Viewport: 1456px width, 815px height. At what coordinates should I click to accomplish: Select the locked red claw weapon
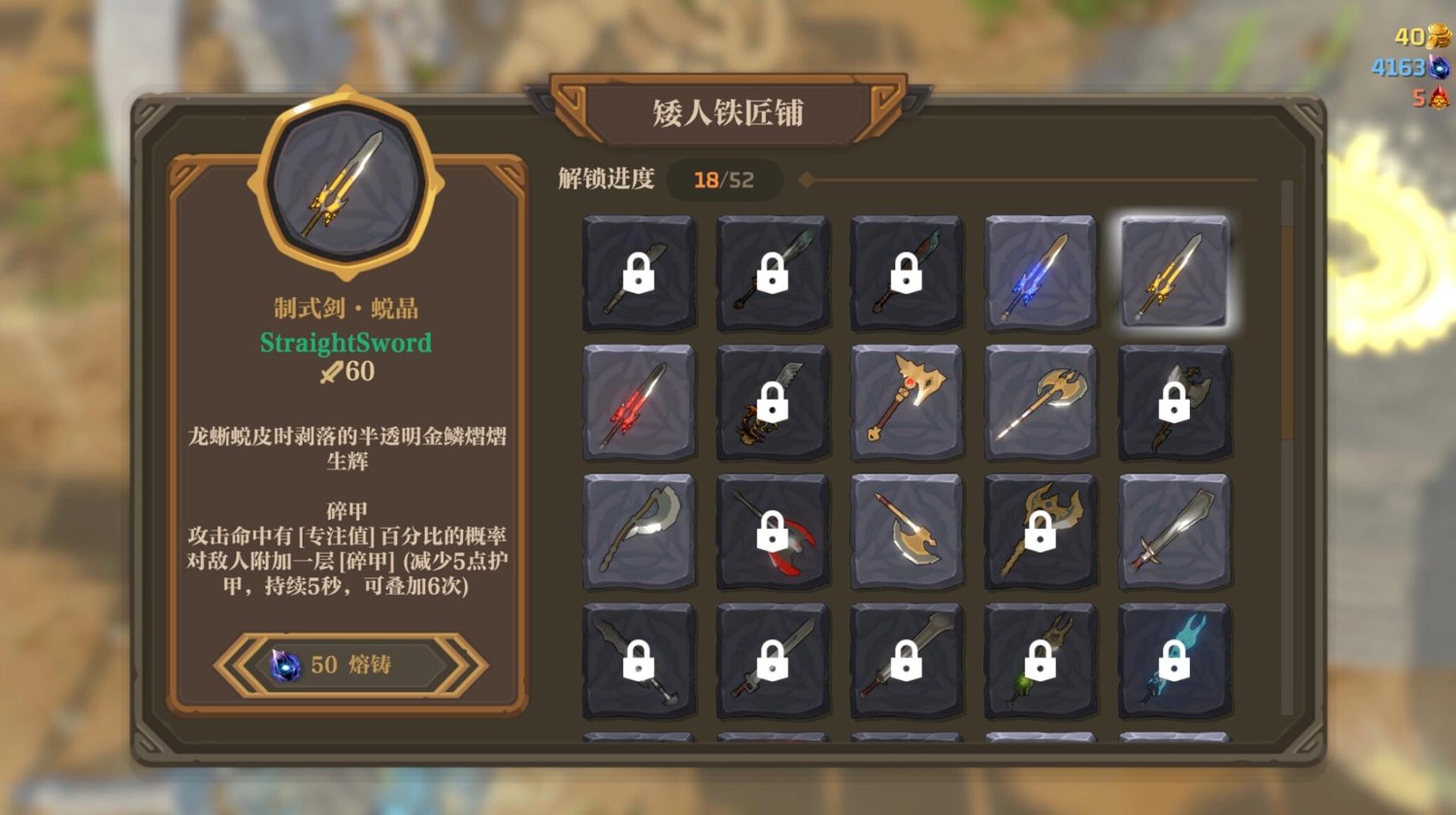point(773,532)
